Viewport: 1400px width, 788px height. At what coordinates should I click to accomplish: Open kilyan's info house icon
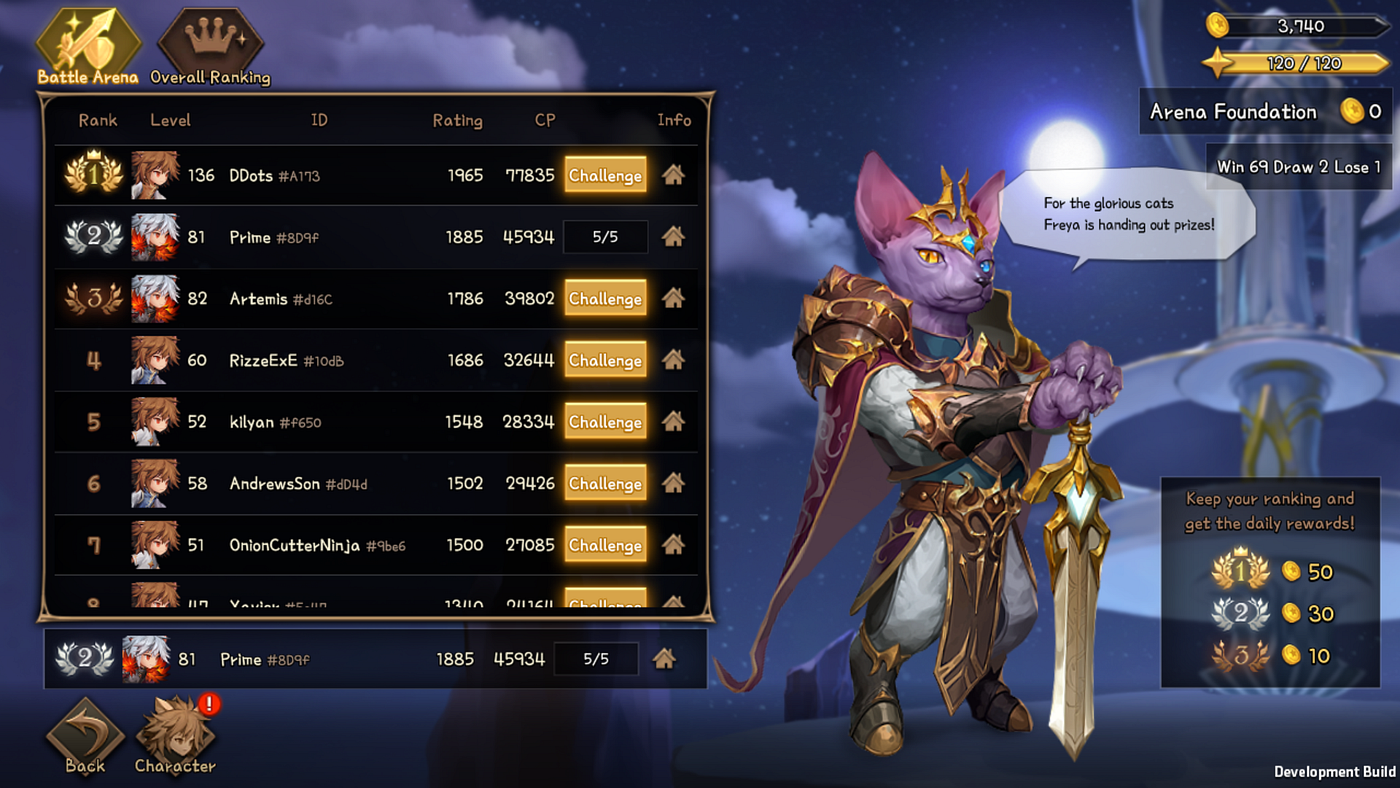click(673, 422)
